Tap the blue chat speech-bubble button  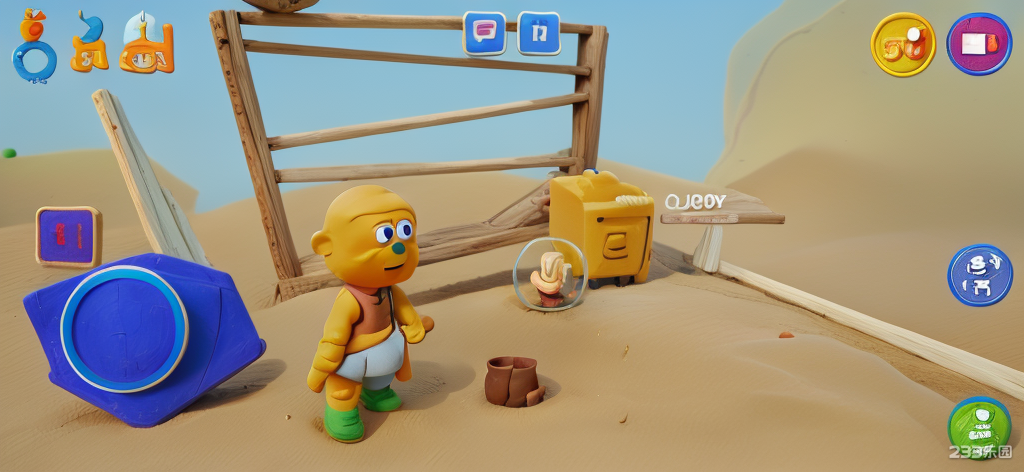(x=484, y=33)
